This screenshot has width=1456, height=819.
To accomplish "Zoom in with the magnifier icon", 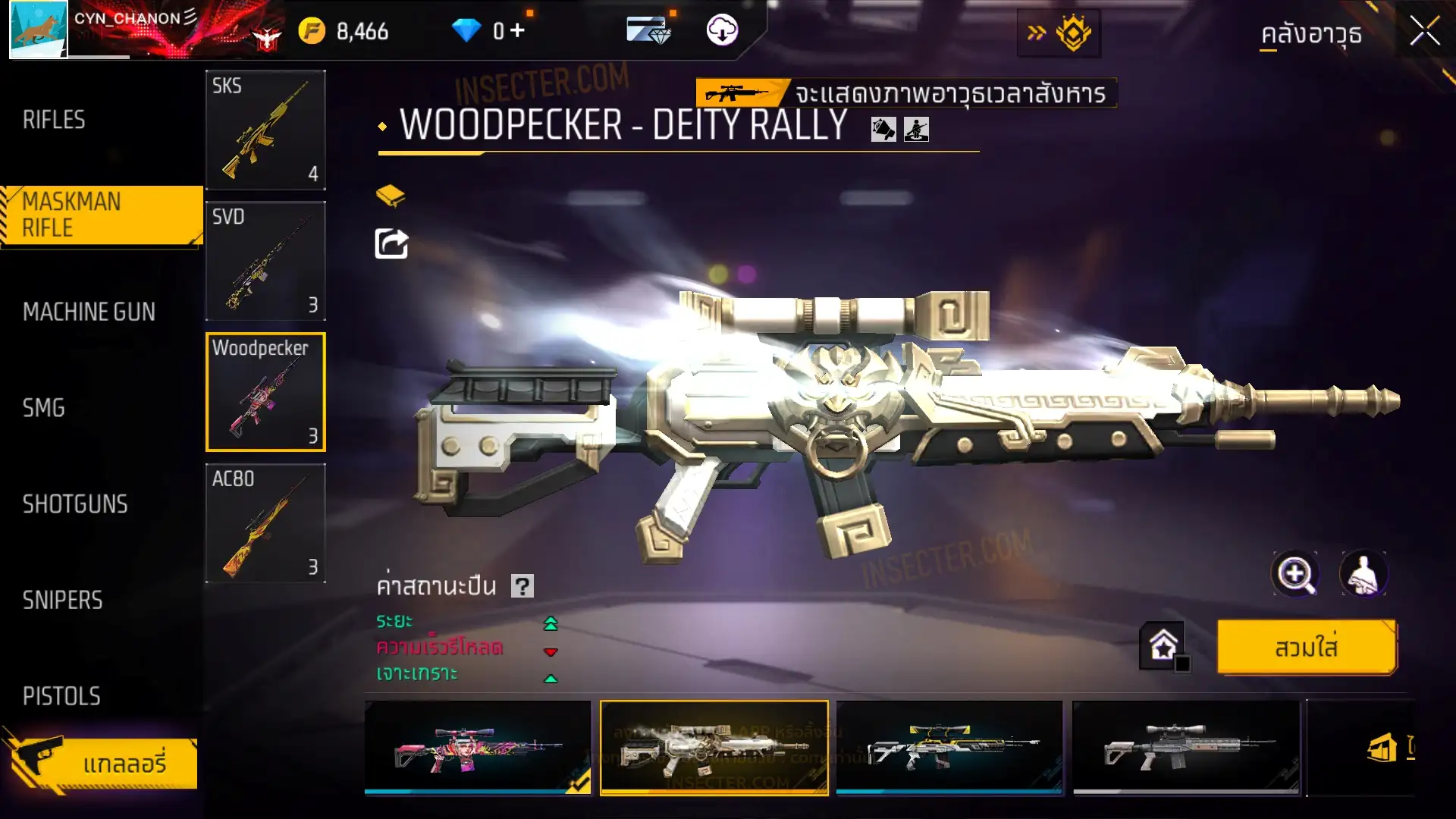I will (1294, 574).
